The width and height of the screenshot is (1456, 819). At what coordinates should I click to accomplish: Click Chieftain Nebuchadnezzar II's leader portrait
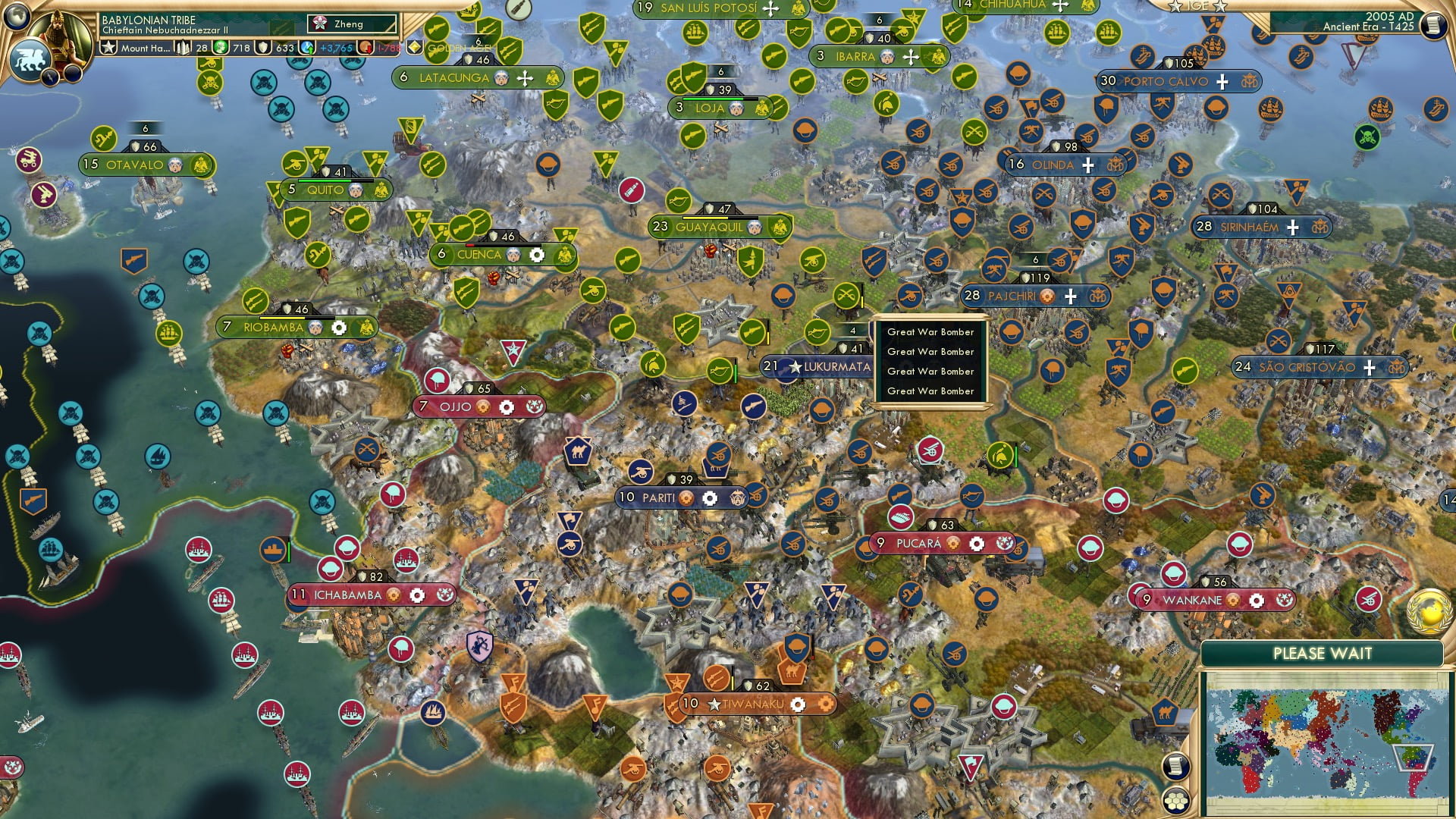pyautogui.click(x=59, y=36)
